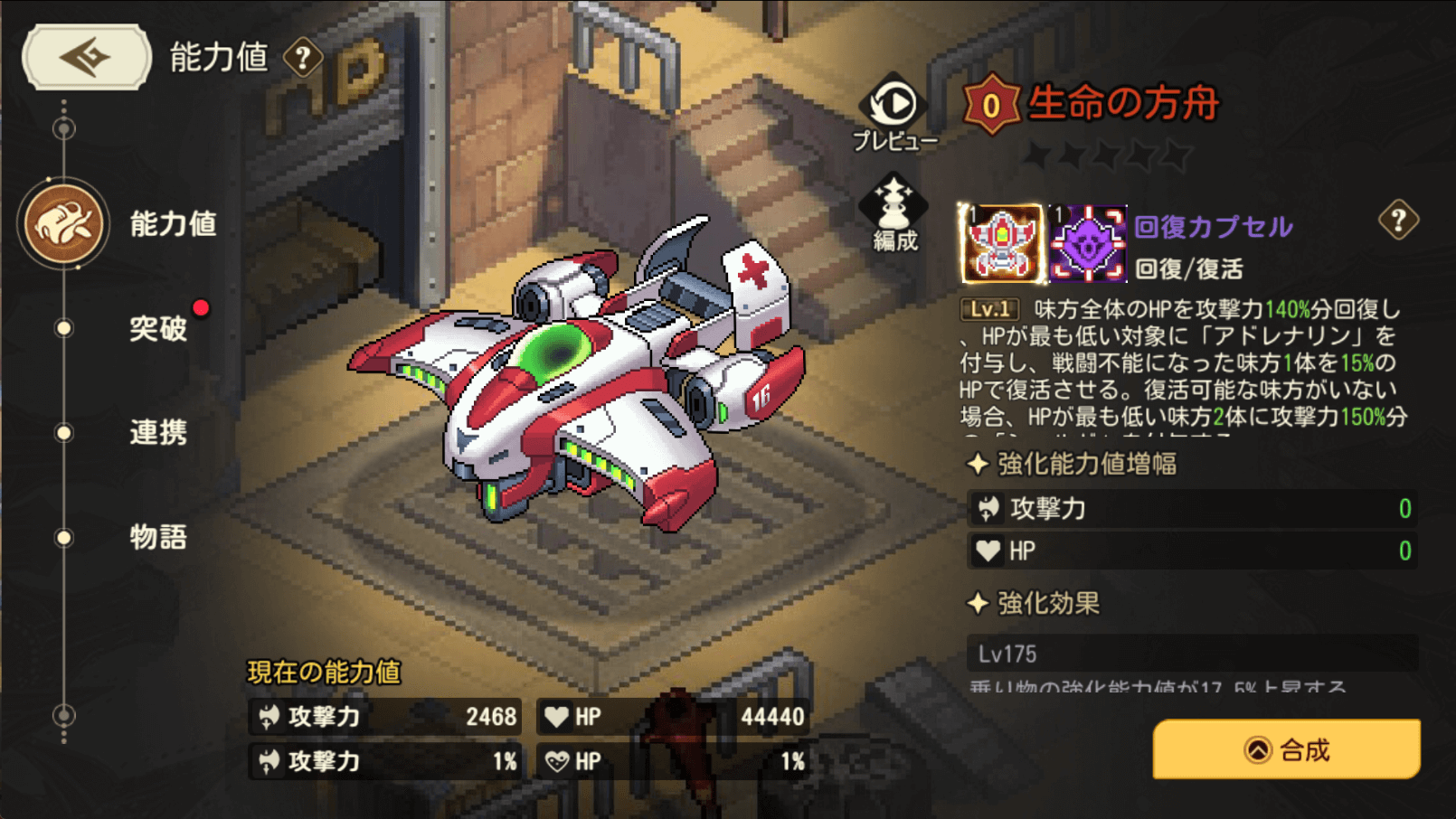Select the red ship skill icon
The width and height of the screenshot is (1456, 819).
coord(1000,242)
